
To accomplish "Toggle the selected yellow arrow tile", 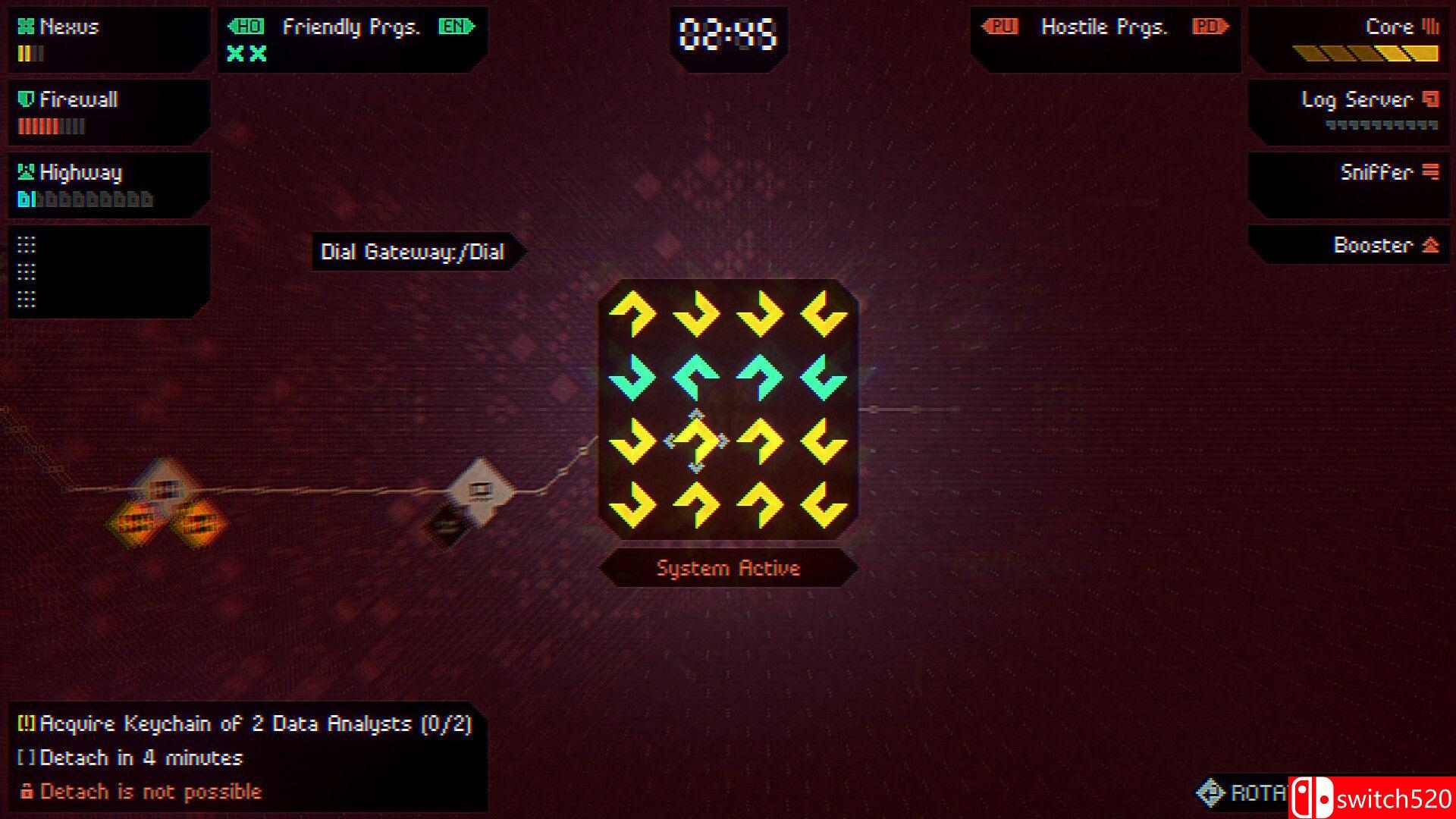I will (695, 440).
